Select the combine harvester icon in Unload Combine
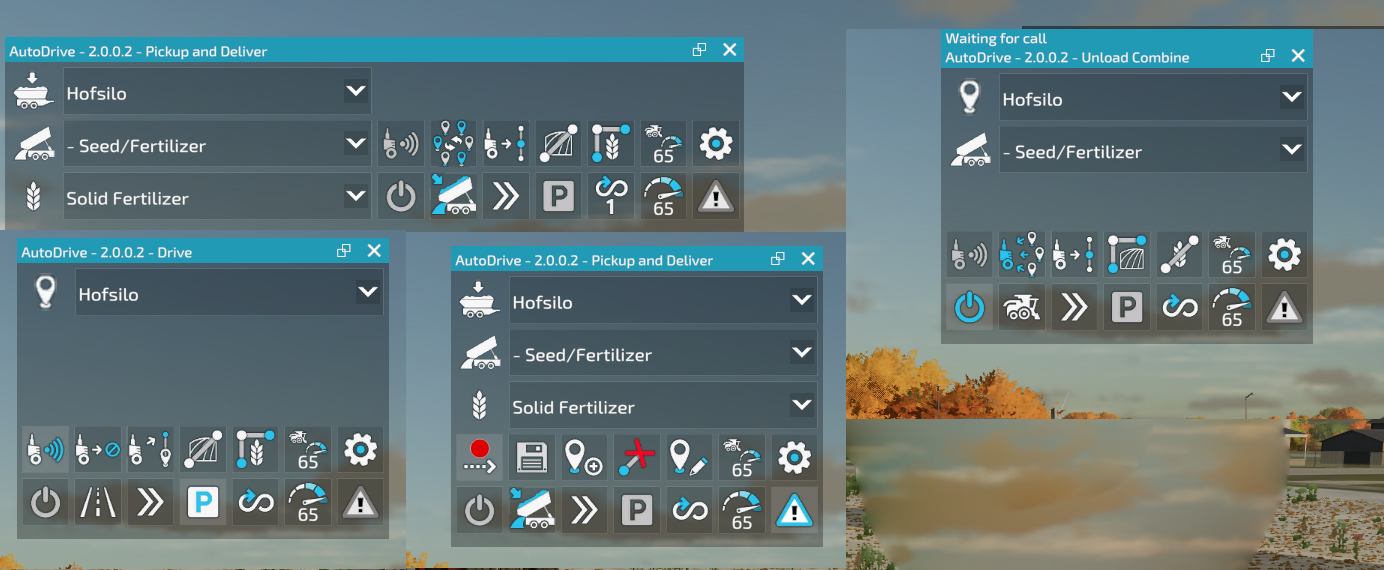Viewport: 1384px width, 570px height. coord(1022,307)
